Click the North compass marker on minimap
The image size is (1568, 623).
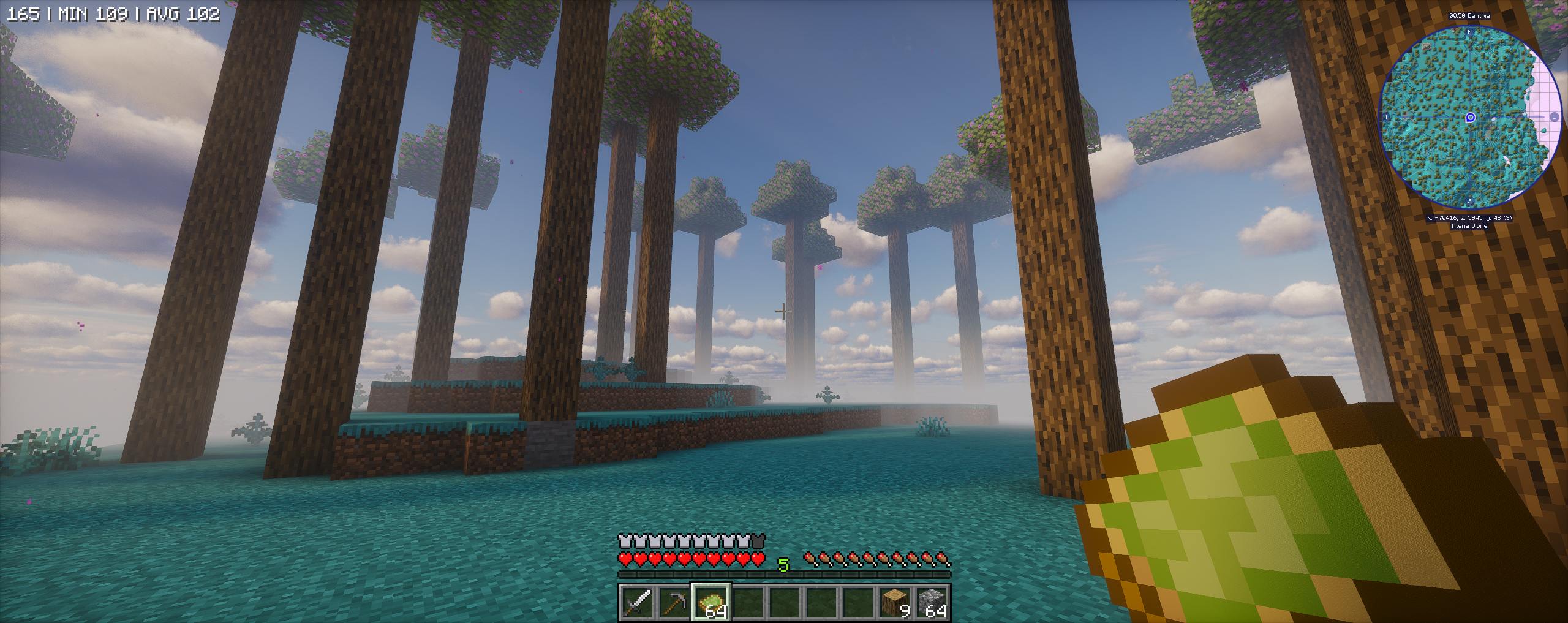tap(1469, 31)
